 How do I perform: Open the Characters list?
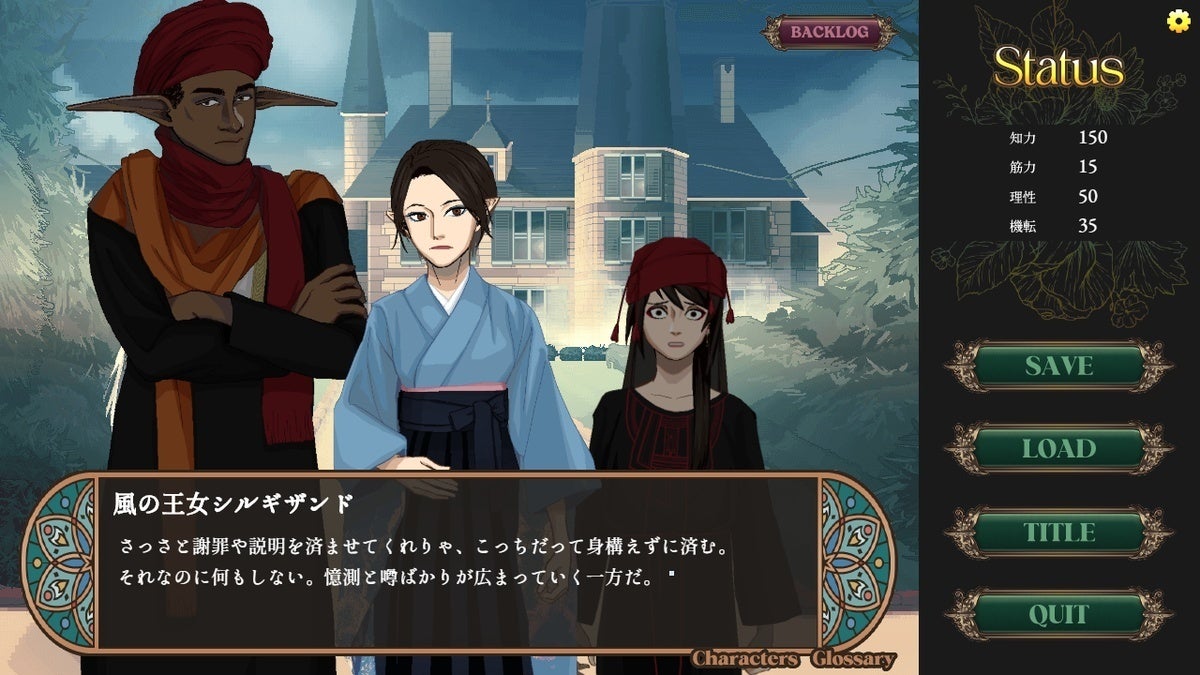point(744,659)
